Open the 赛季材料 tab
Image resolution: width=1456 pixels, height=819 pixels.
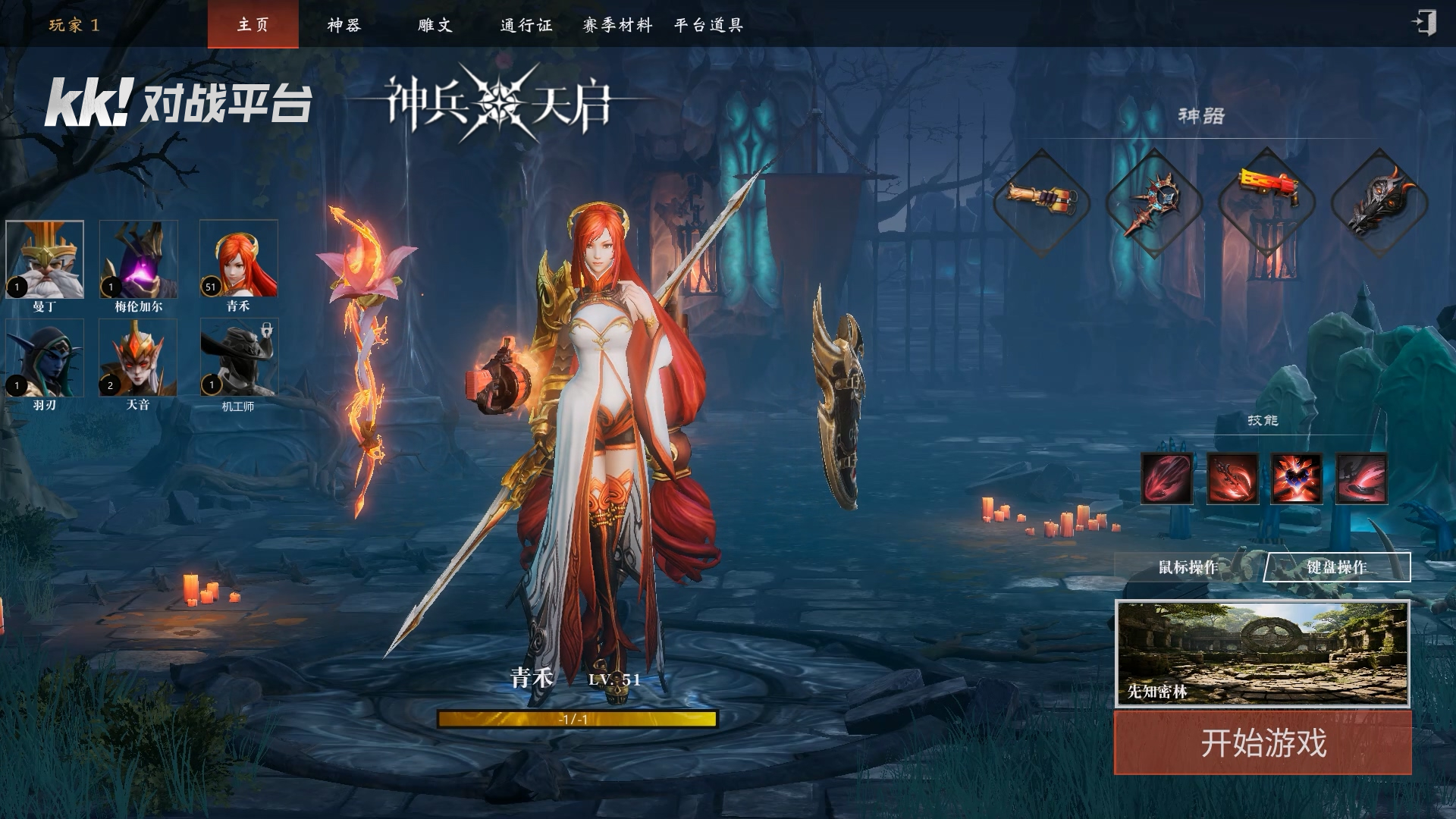pos(617,24)
